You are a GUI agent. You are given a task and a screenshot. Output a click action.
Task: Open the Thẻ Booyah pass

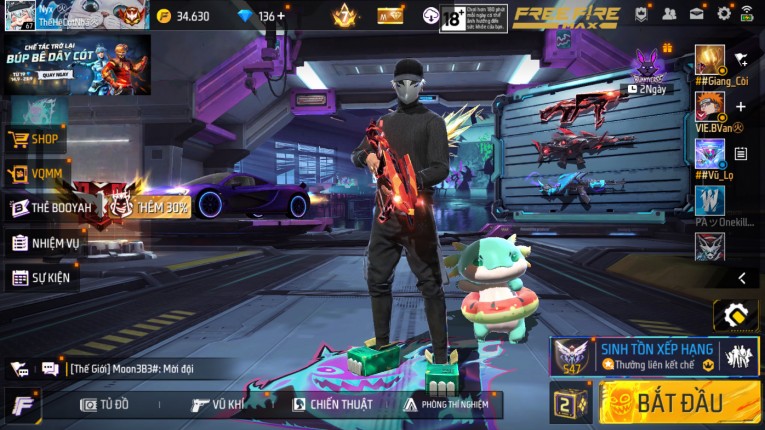click(x=50, y=208)
